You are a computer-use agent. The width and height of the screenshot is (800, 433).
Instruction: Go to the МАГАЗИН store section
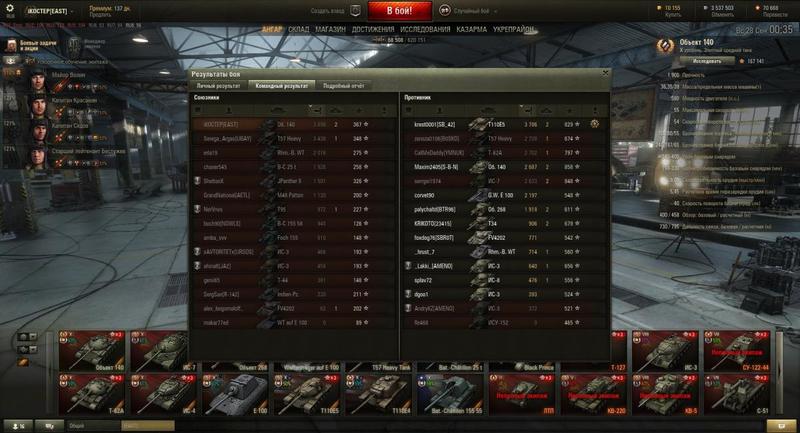pos(330,30)
